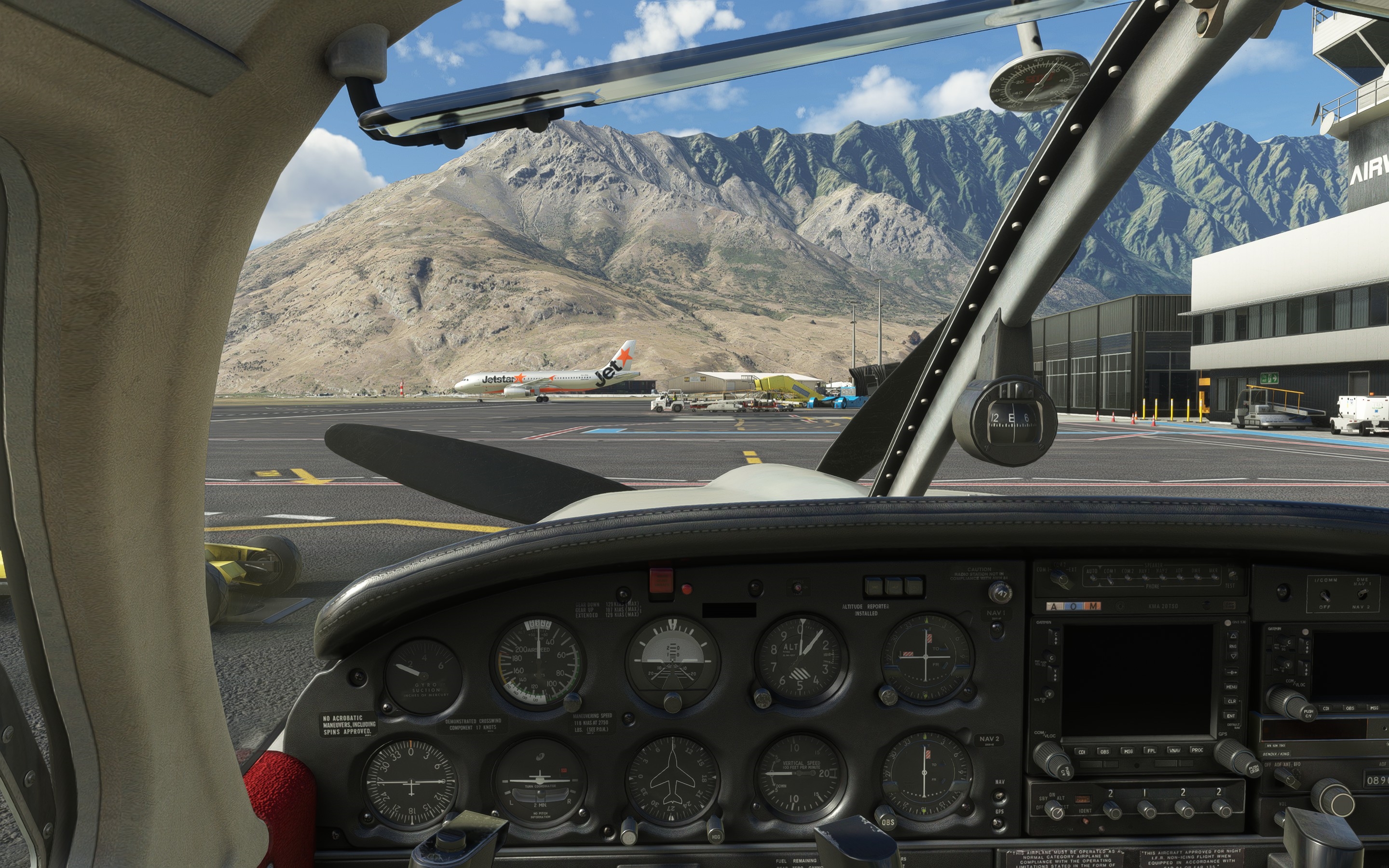1389x868 pixels.
Task: Open the FPL flight plan page
Action: (1151, 750)
